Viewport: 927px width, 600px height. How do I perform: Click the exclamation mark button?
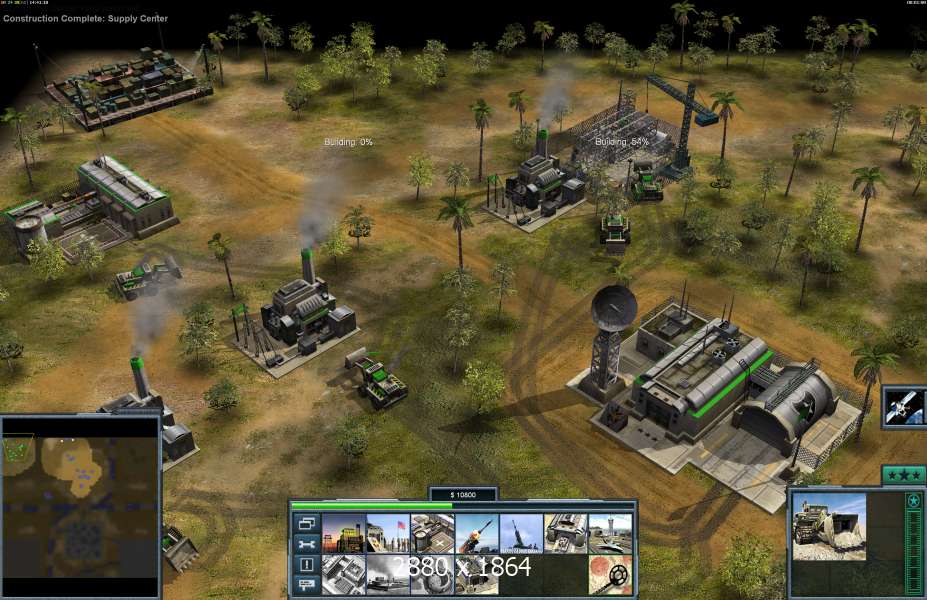tap(306, 564)
